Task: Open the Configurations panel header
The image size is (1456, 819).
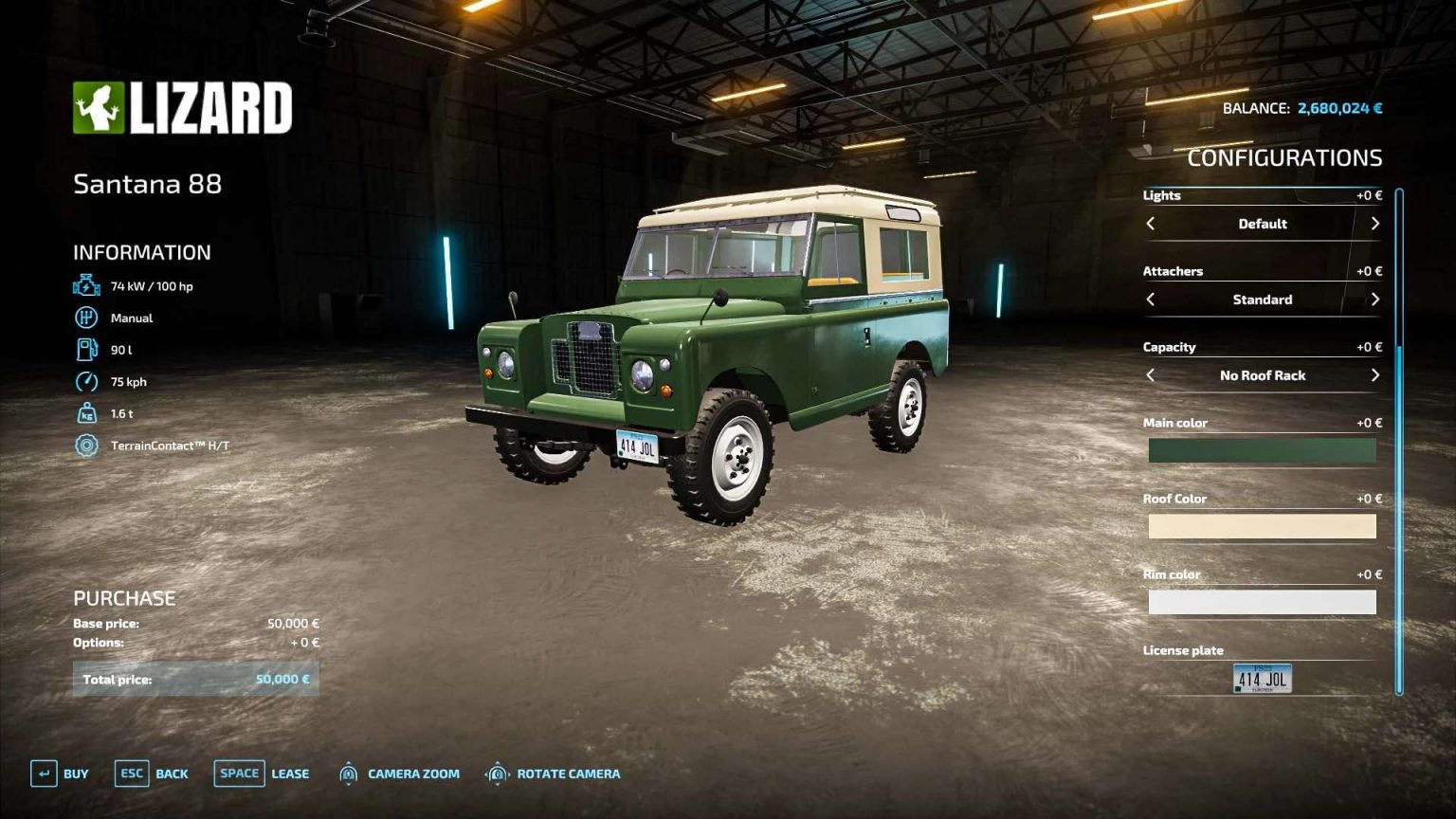Action: click(1286, 157)
